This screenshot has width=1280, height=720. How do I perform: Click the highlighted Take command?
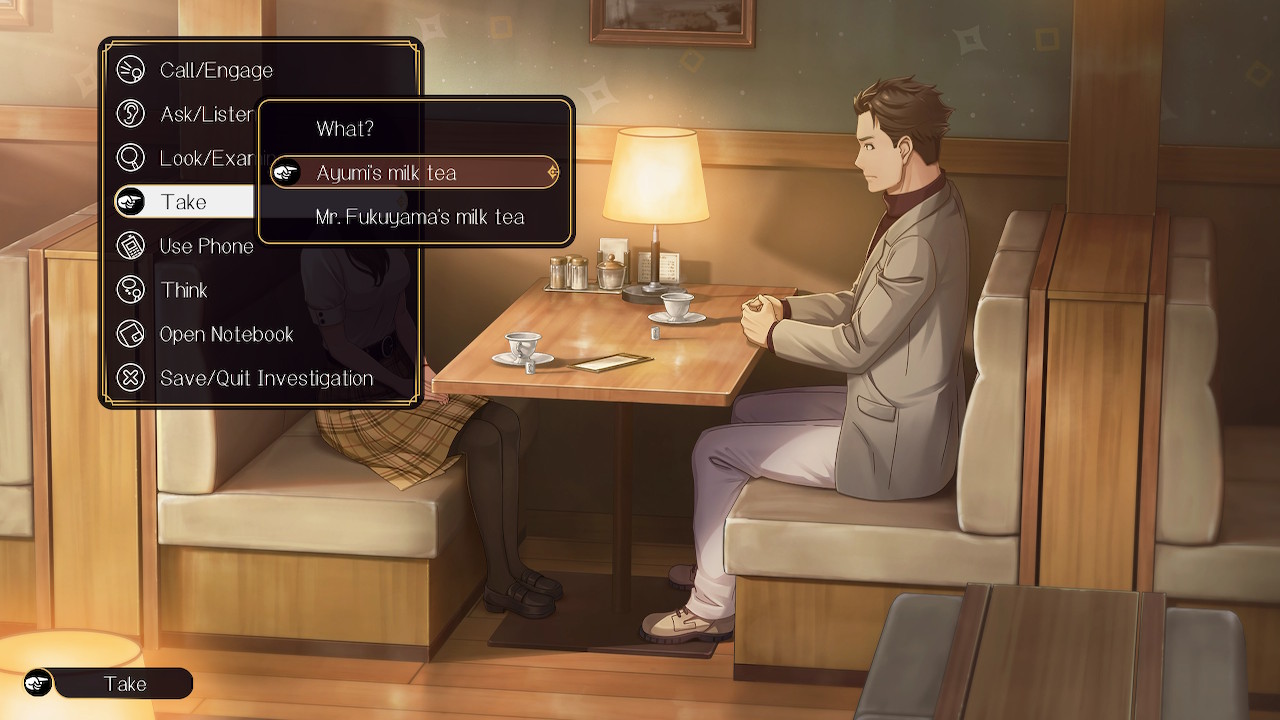(x=184, y=202)
